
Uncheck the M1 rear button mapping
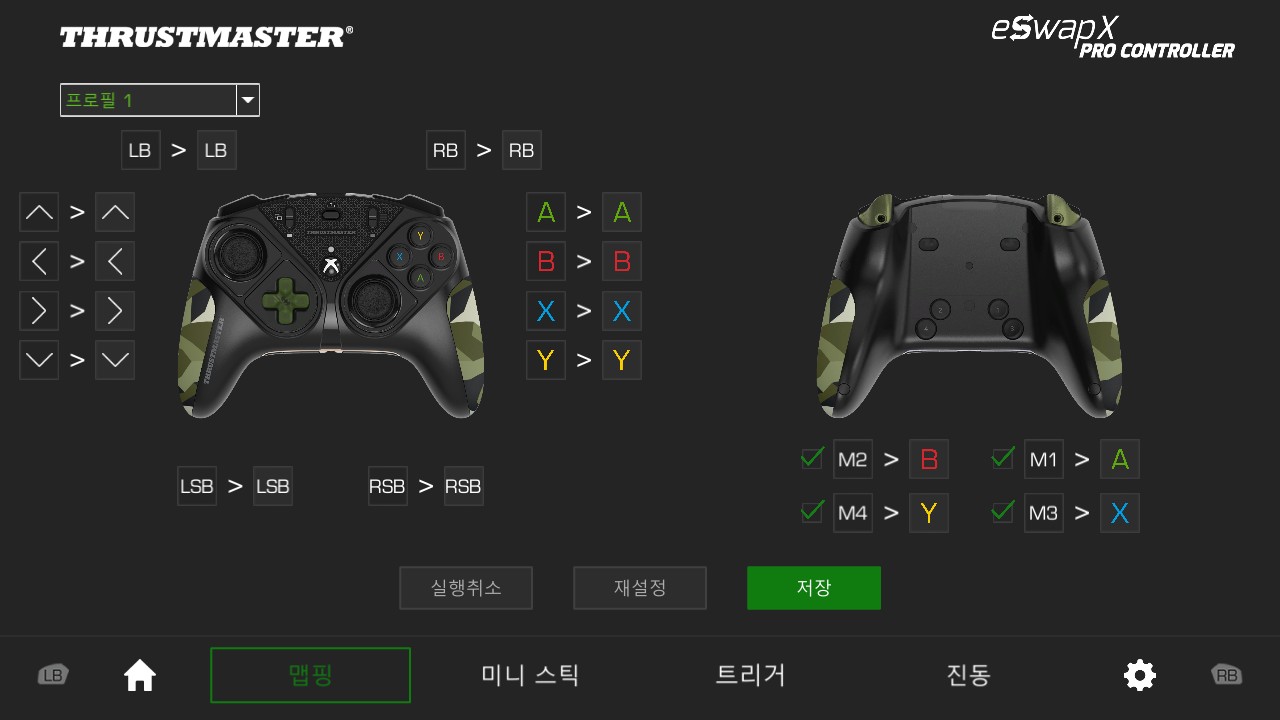(x=1002, y=458)
